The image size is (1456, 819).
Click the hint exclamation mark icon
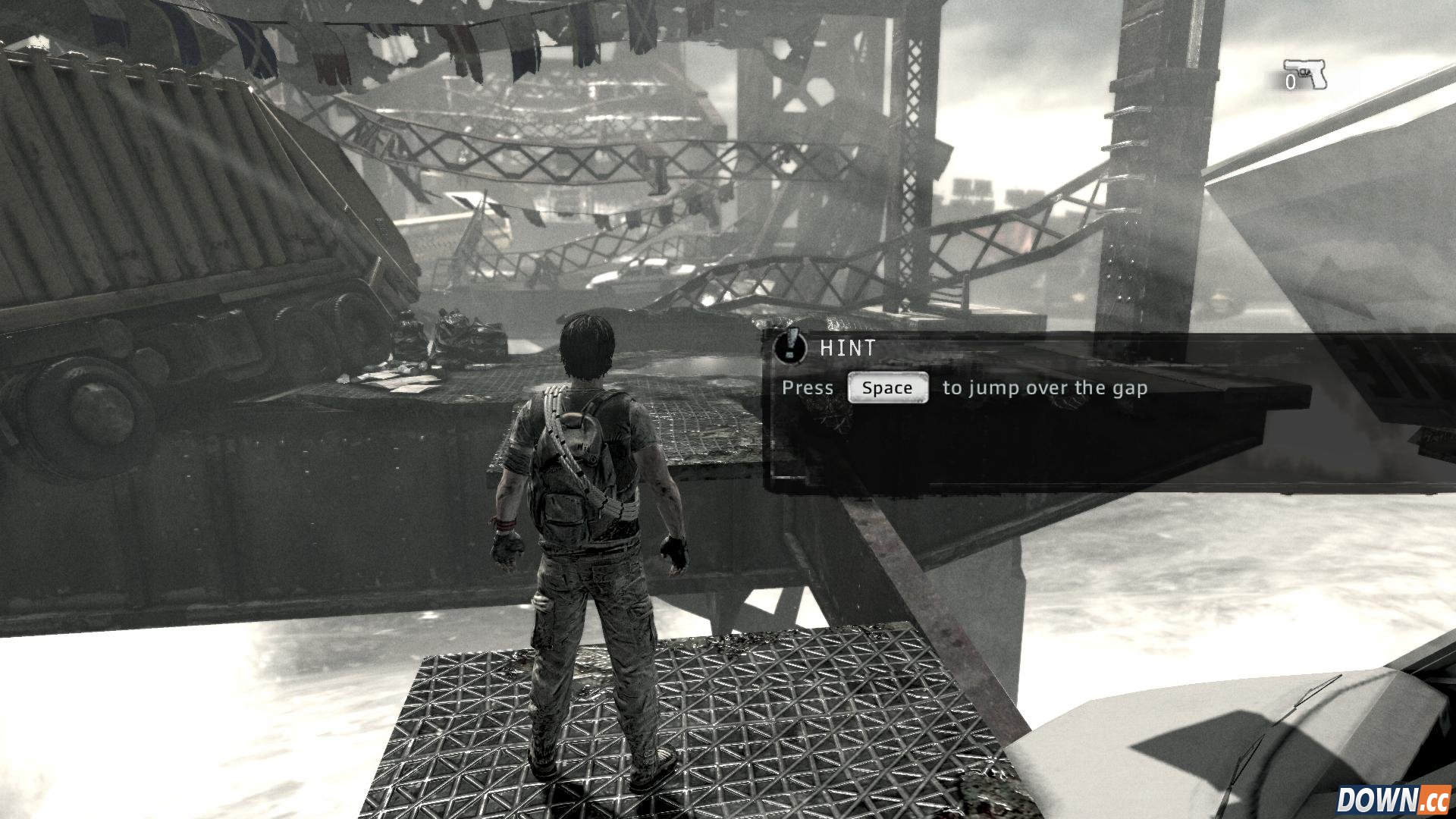(x=790, y=347)
